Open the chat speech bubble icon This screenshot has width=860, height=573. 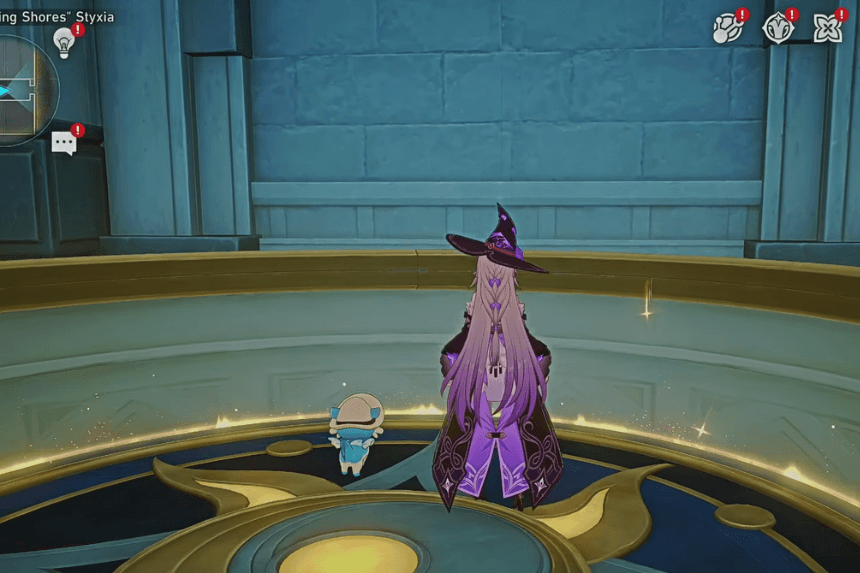(64, 143)
